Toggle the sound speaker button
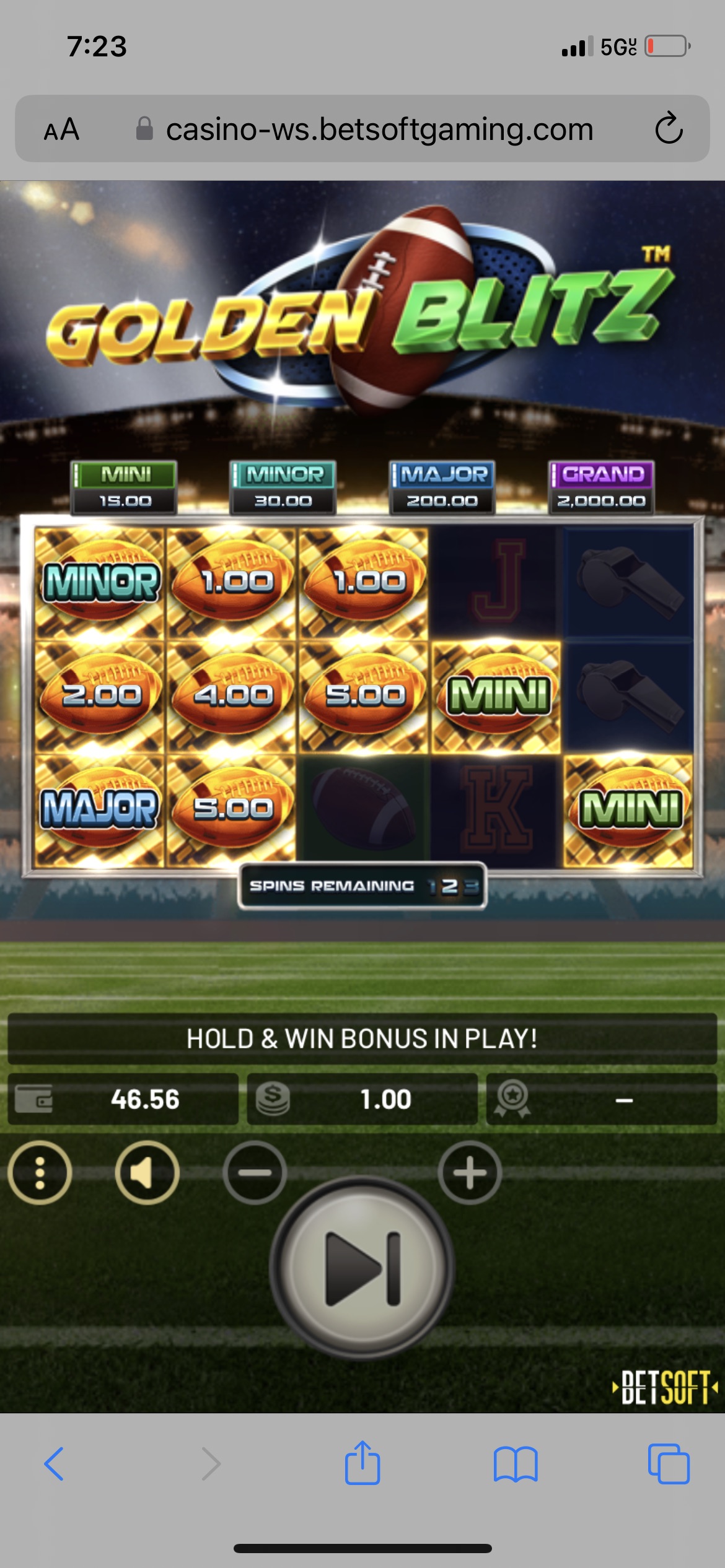Viewport: 725px width, 1568px height. 147,1172
